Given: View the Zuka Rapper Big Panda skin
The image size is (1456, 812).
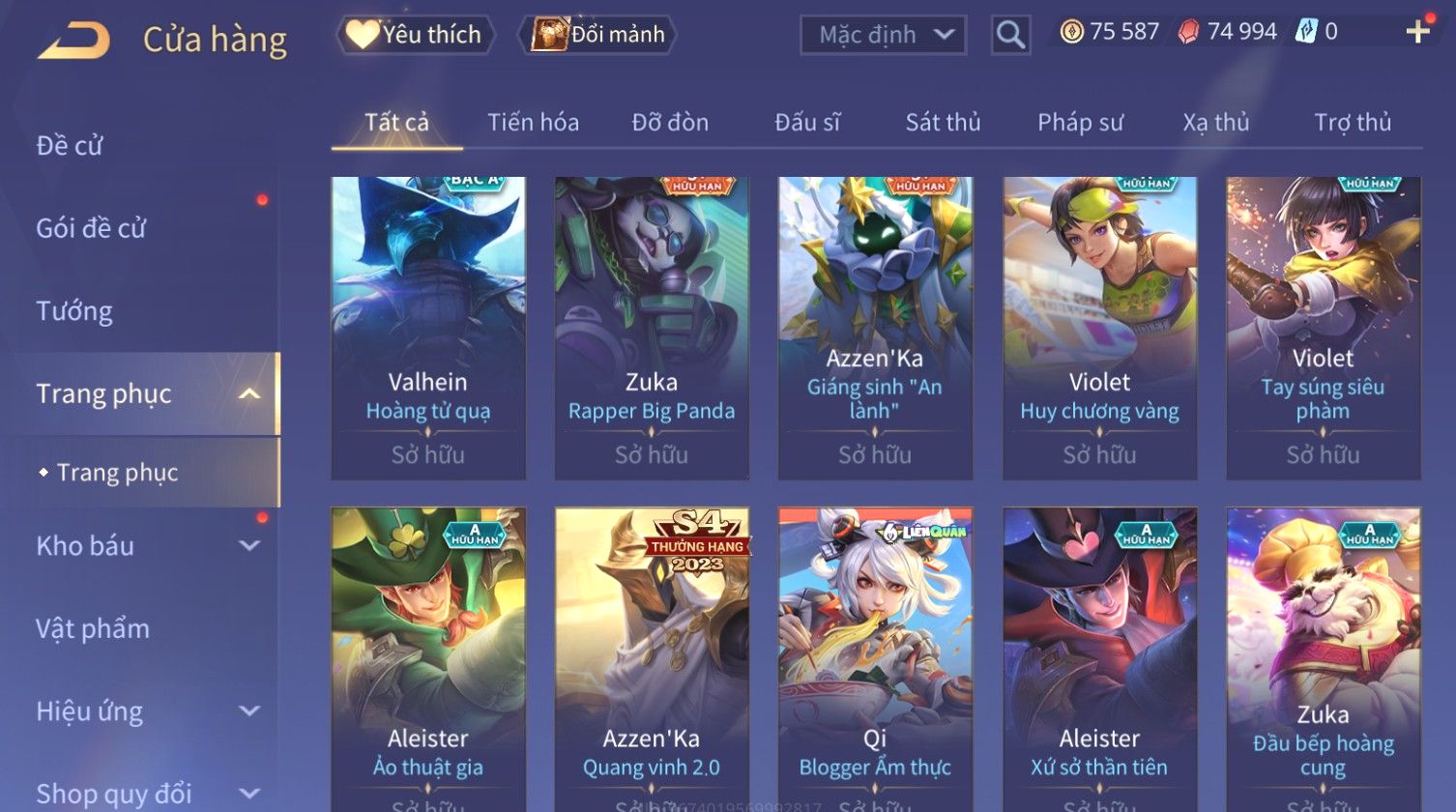Looking at the screenshot, I should point(652,328).
